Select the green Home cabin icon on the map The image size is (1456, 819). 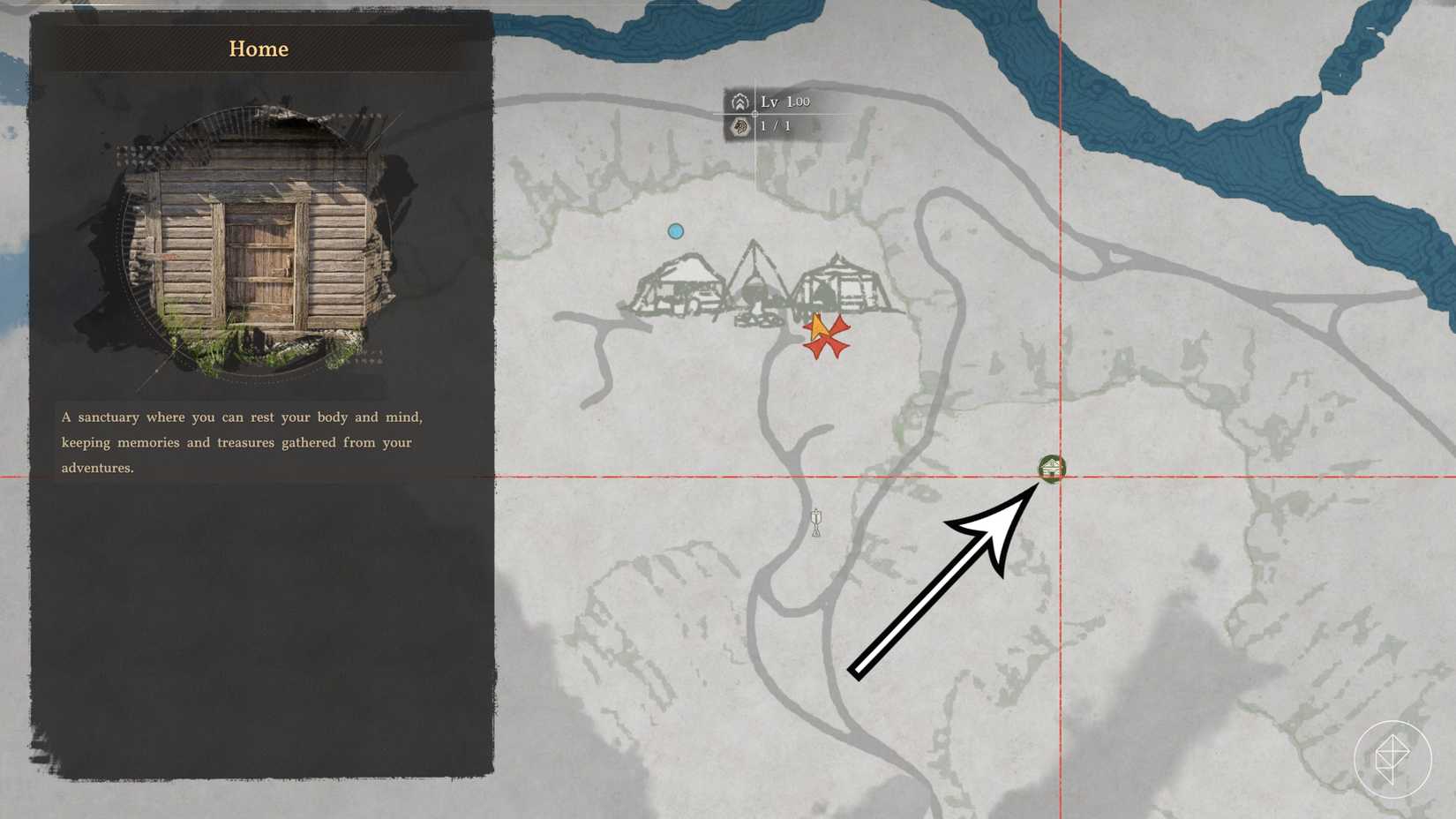pos(1053,469)
